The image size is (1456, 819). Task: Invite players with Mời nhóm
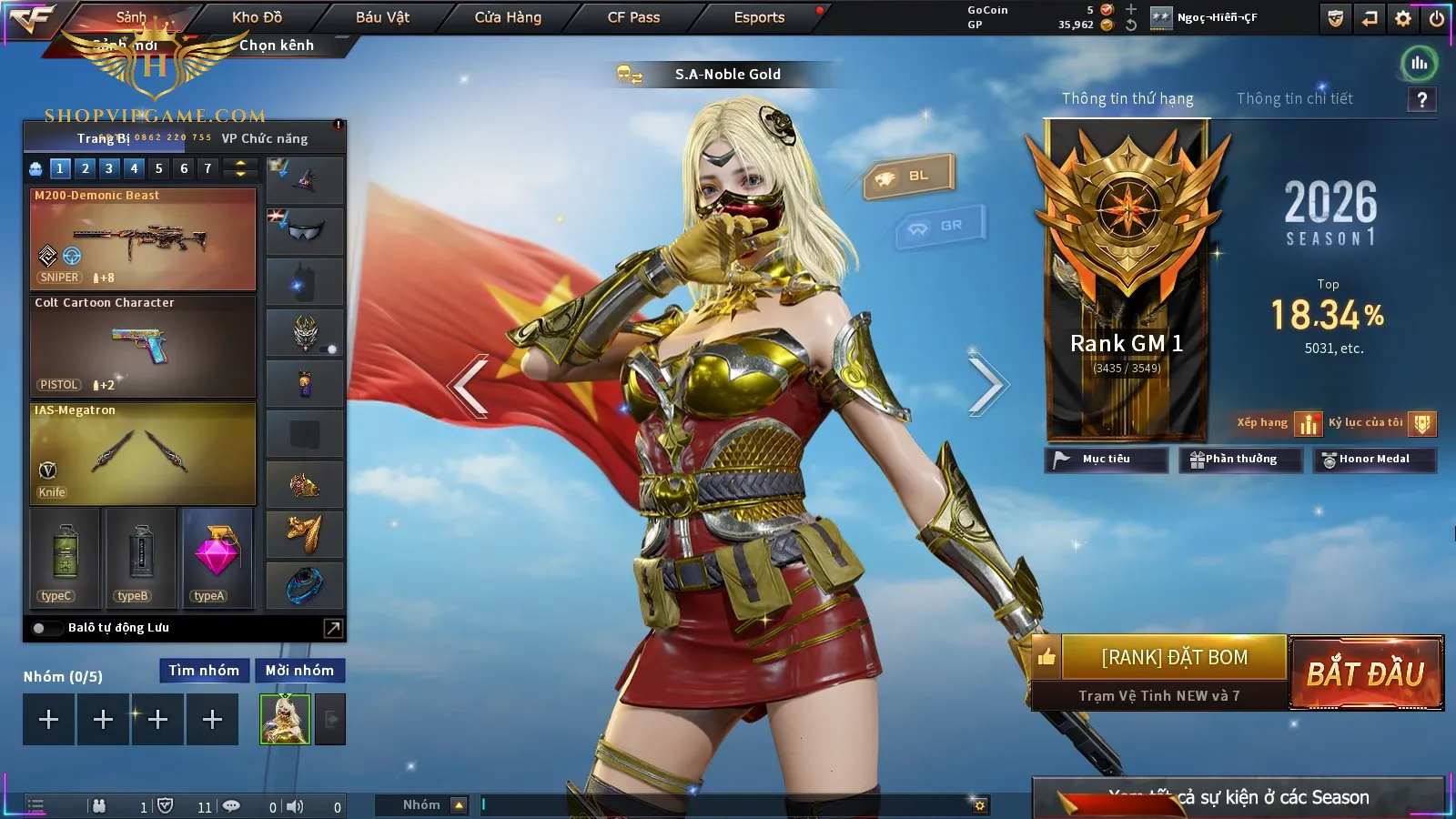coord(299,671)
